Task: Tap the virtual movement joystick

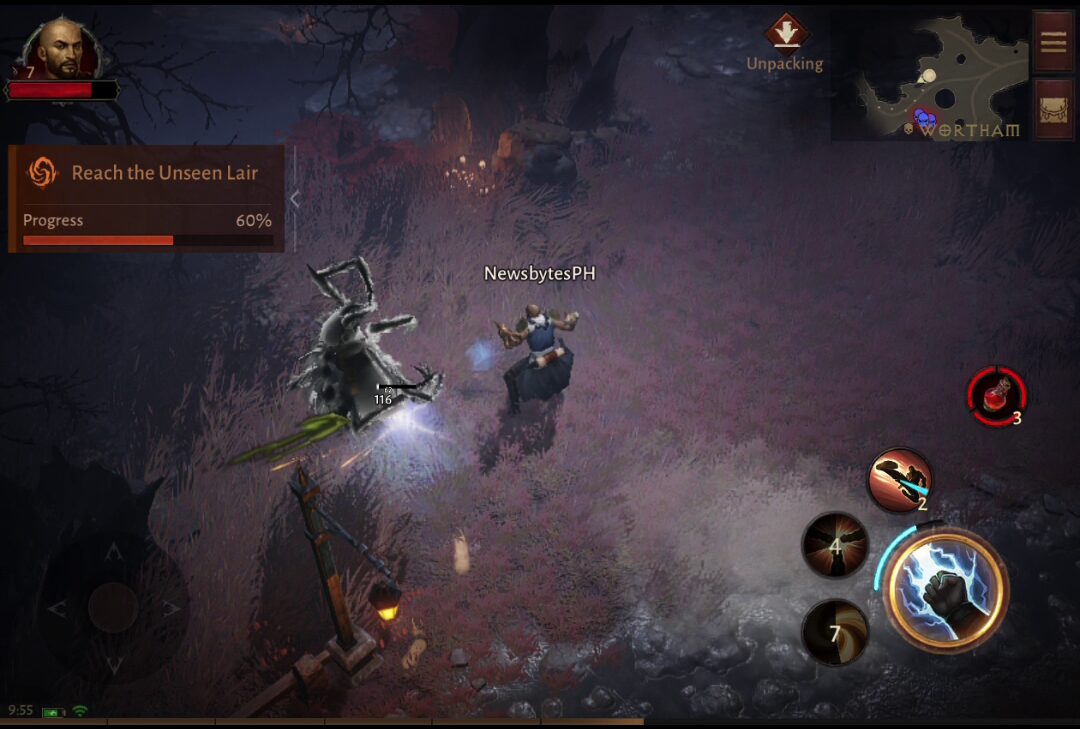Action: [x=113, y=607]
